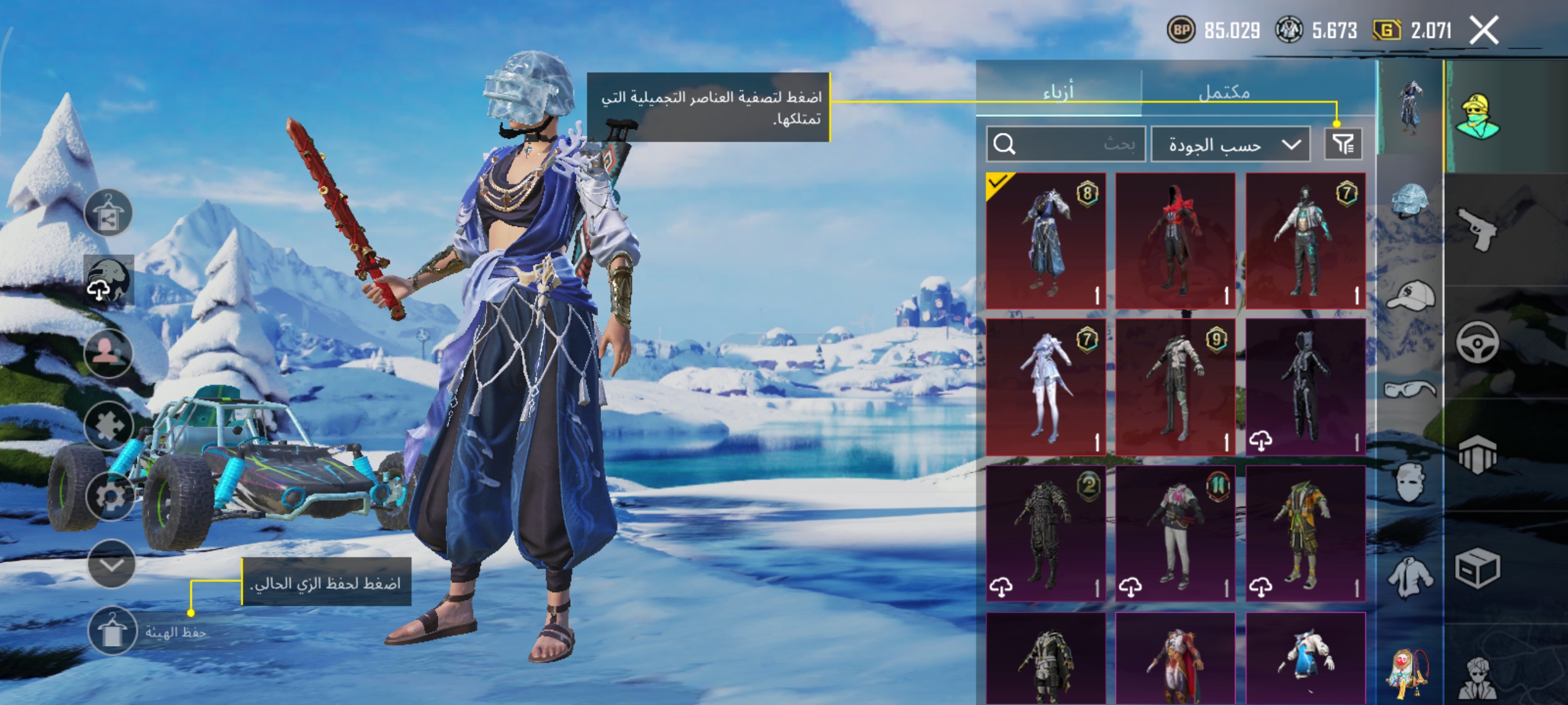Switch to the pistol weapons section
Viewport: 1568px width, 705px height.
pyautogui.click(x=1477, y=228)
